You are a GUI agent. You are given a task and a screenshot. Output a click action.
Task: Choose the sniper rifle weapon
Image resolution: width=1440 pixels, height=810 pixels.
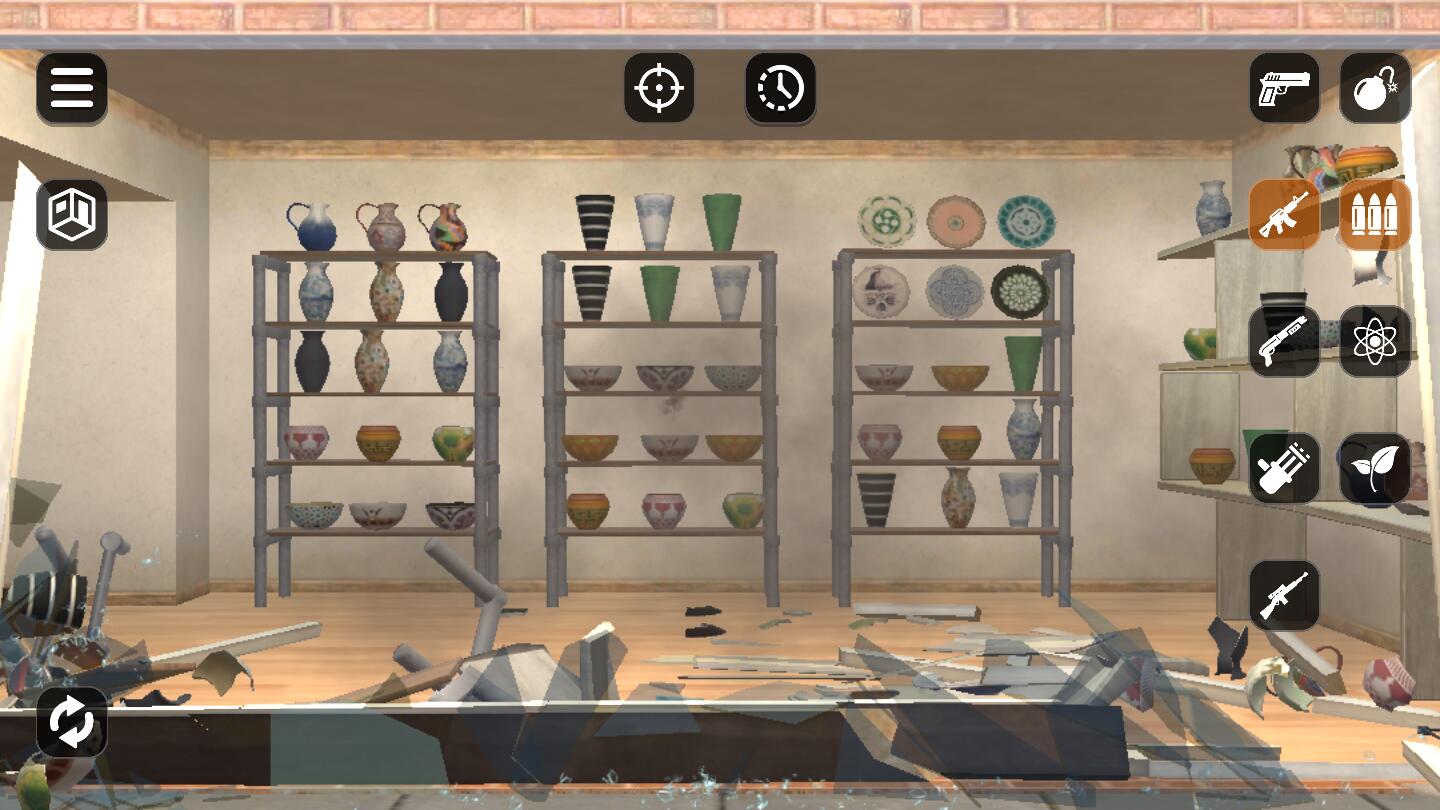pos(1284,595)
